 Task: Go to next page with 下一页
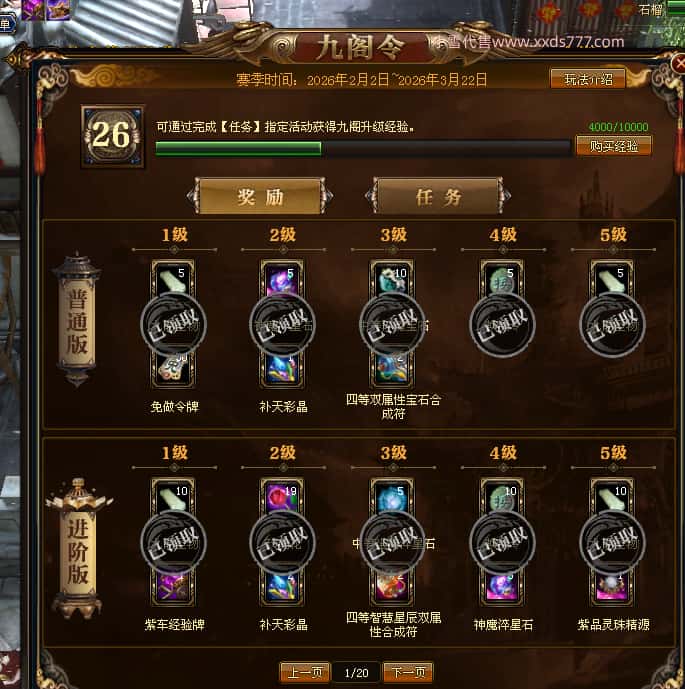(408, 672)
